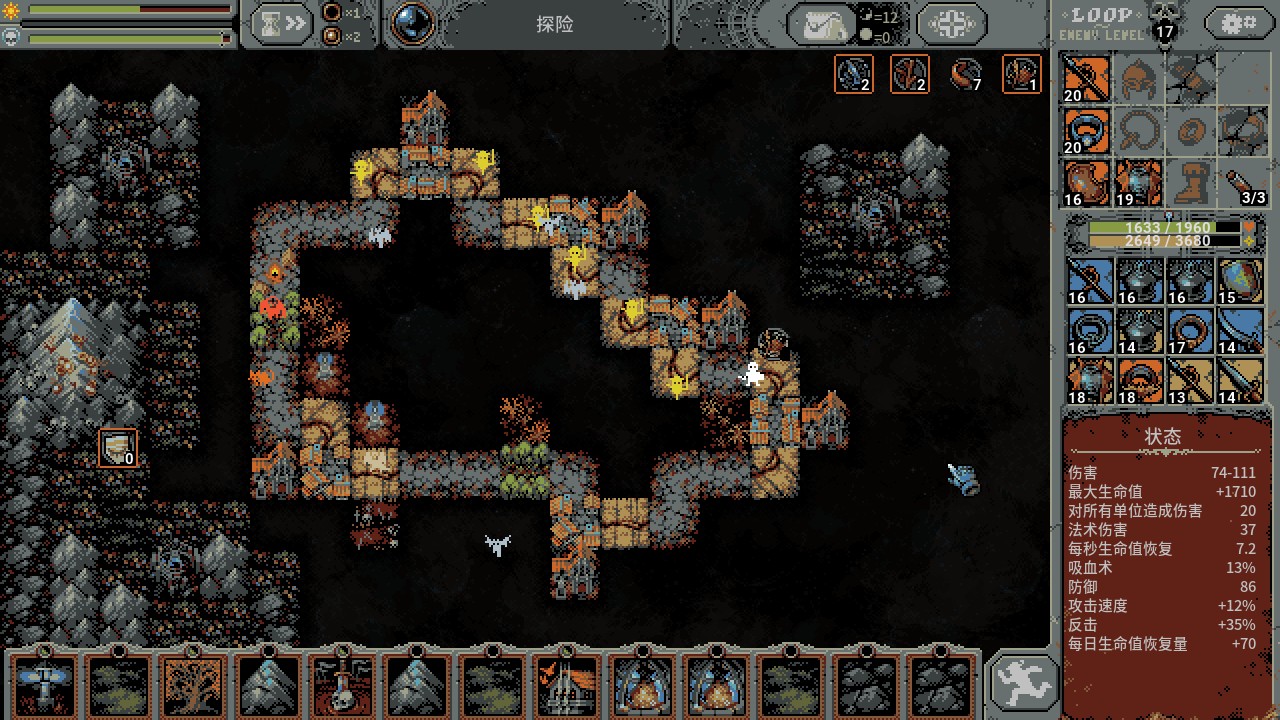The image size is (1280, 720).
Task: Select the vampire mansion card
Action: click(x=565, y=686)
